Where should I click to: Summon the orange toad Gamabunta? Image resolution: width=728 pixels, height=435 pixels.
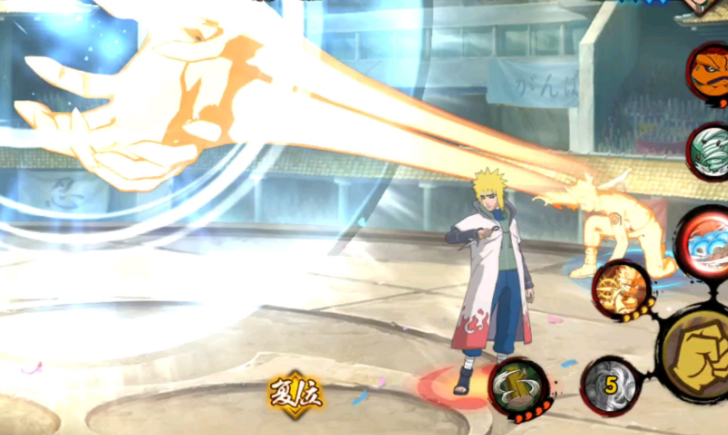[710, 72]
